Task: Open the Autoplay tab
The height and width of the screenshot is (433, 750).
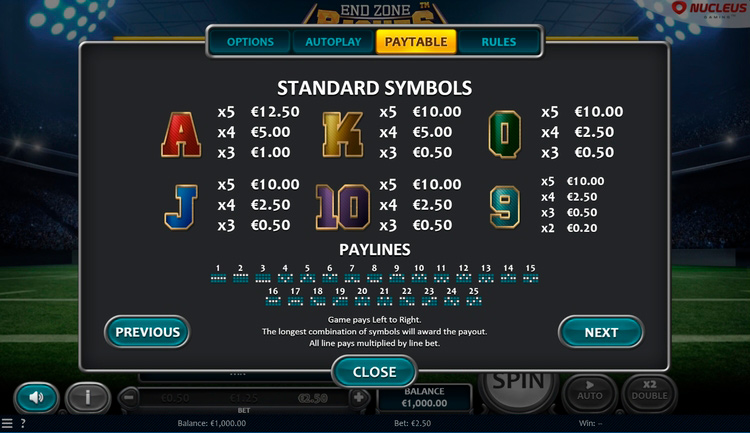Action: [x=333, y=42]
